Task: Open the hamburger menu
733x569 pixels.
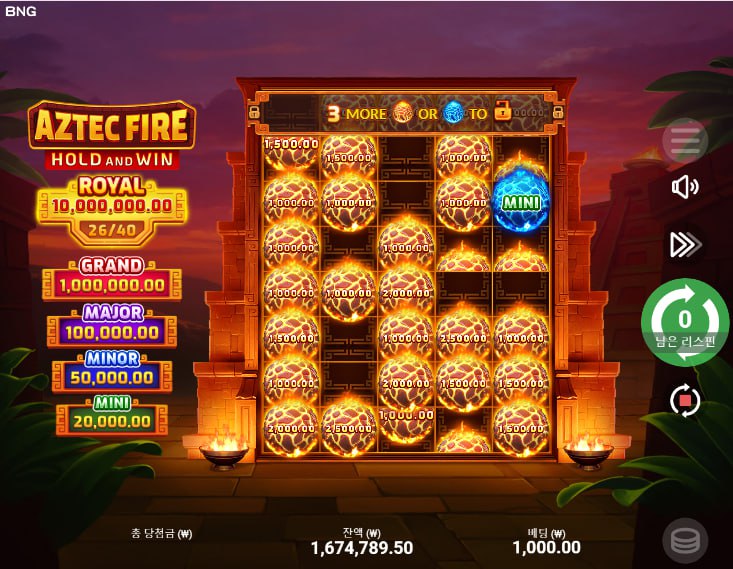Action: click(x=685, y=141)
